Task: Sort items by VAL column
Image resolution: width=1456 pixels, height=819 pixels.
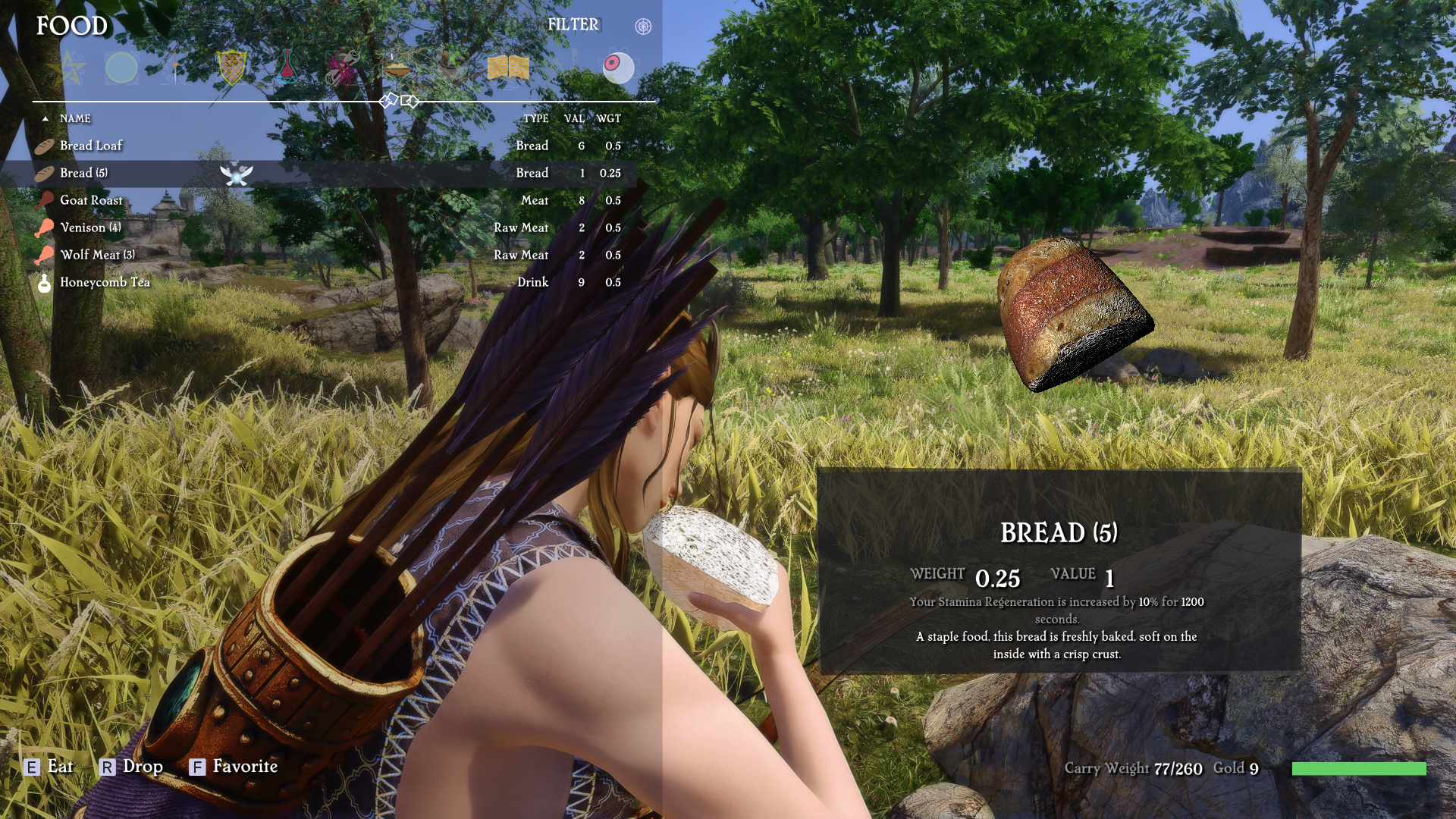Action: coord(574,118)
